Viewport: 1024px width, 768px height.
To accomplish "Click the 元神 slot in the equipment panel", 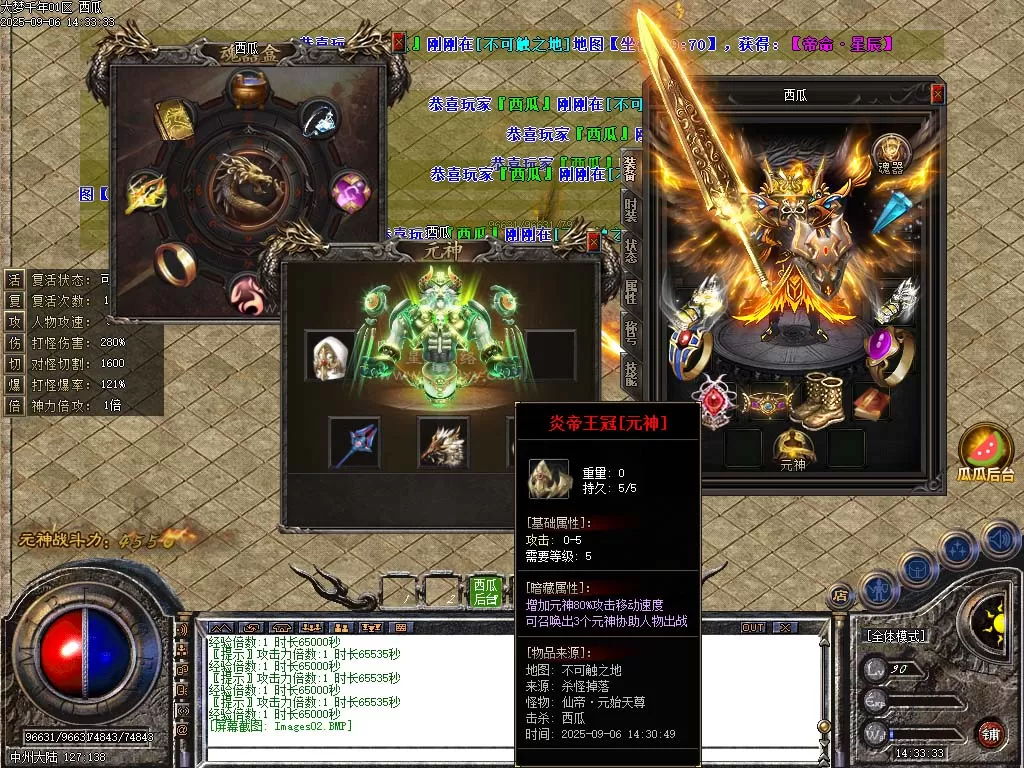I will (792, 448).
